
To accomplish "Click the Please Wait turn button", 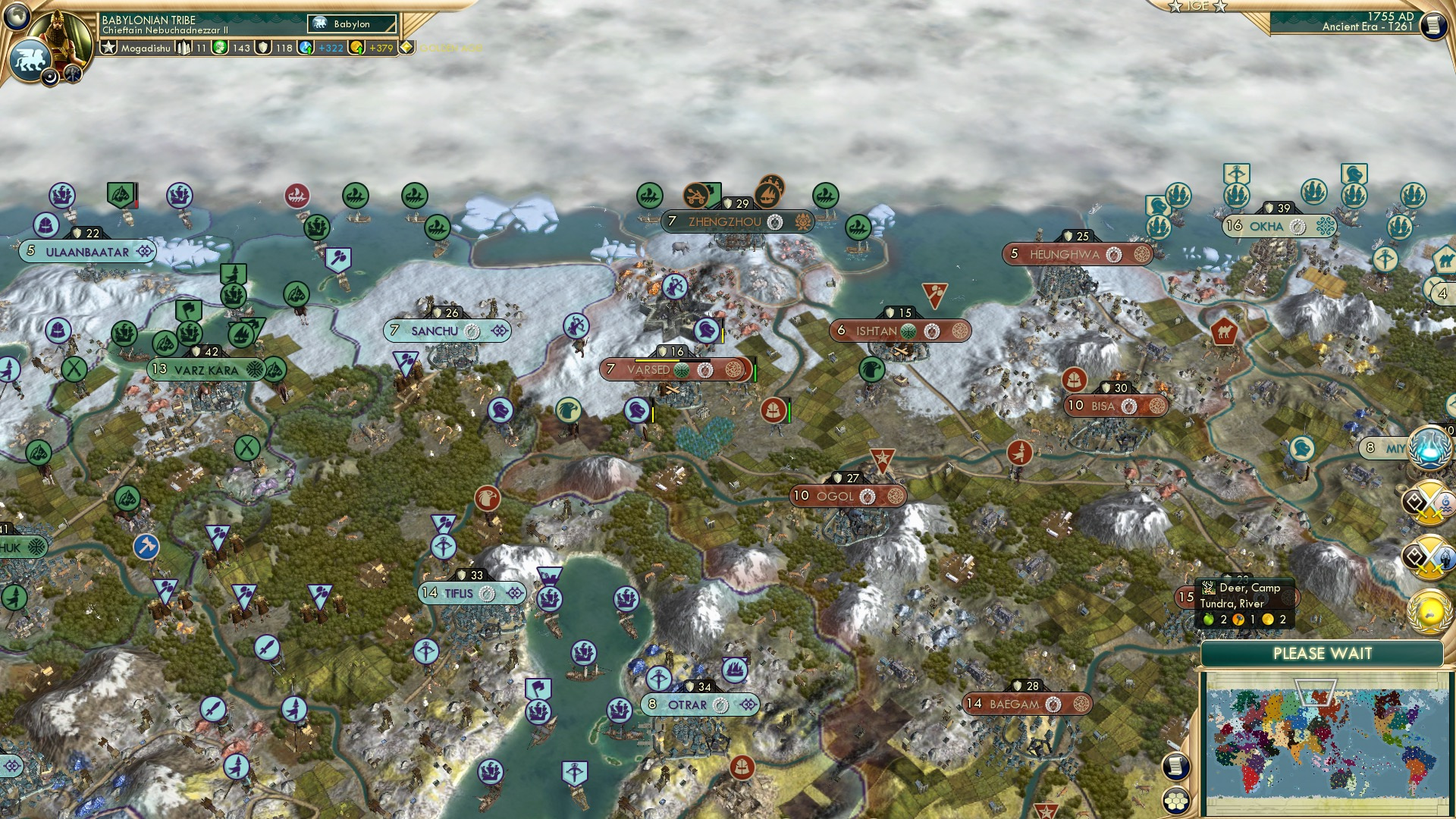I will click(1322, 654).
